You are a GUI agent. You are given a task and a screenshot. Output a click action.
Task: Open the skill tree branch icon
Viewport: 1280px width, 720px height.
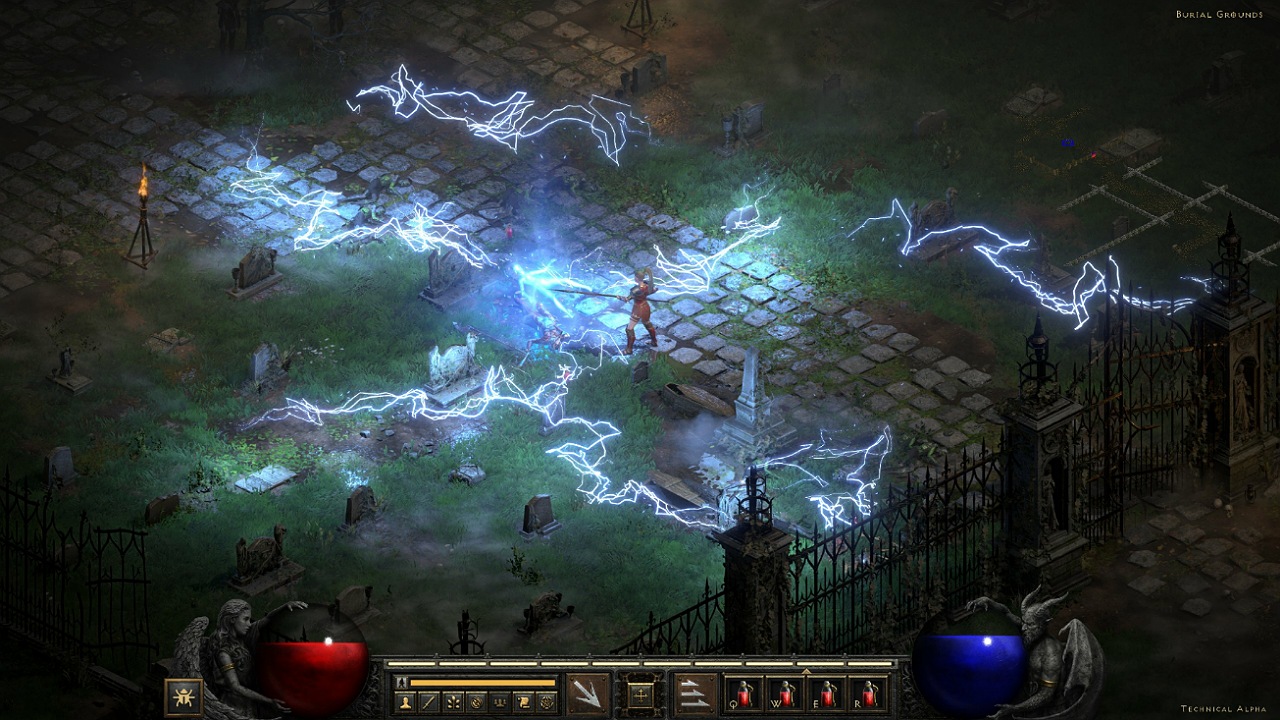pyautogui.click(x=454, y=702)
